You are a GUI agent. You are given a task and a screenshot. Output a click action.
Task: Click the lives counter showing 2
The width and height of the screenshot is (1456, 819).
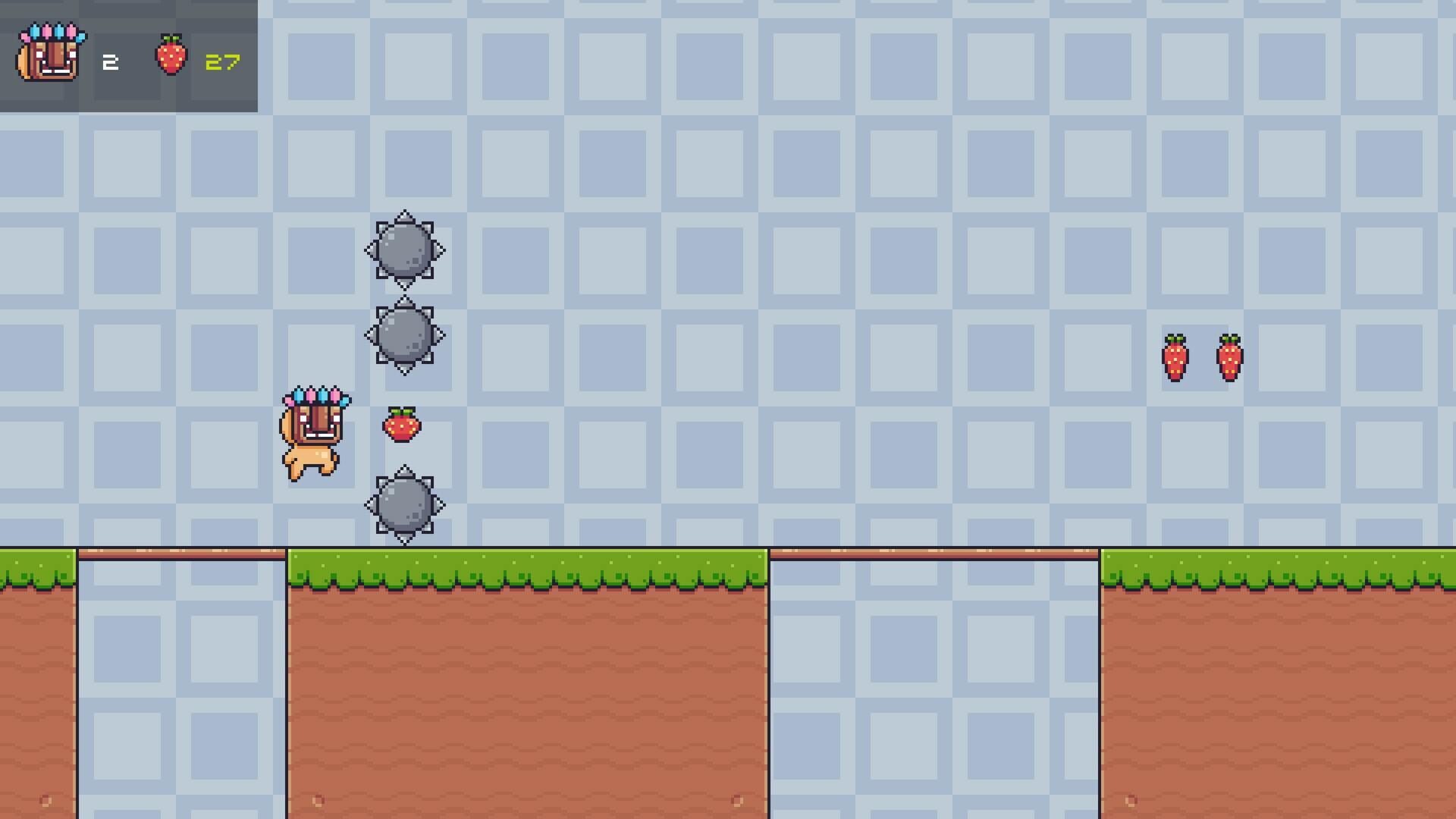pos(111,61)
